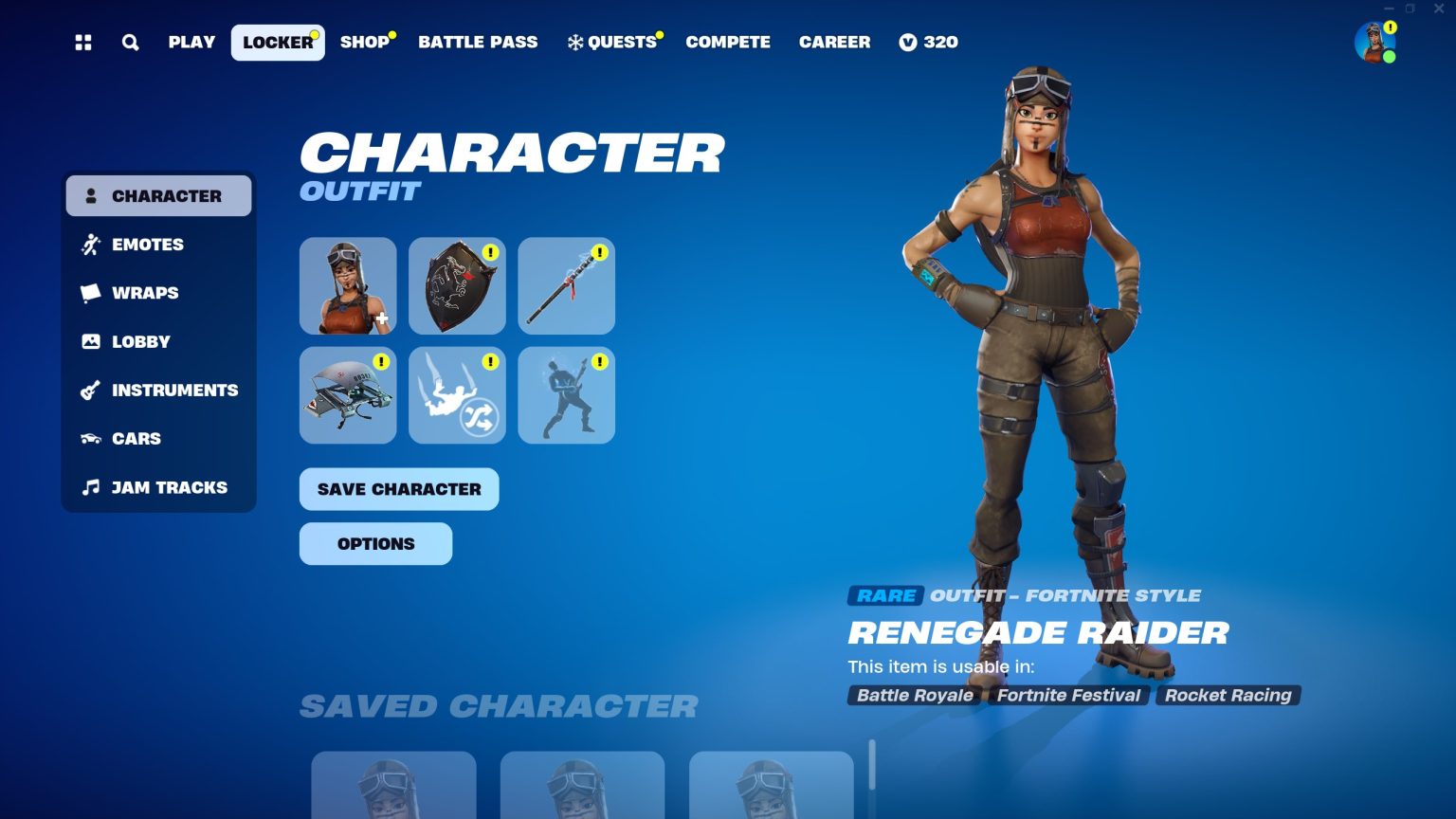Open the emote slot in the grid
The image size is (1456, 819).
[x=566, y=395]
